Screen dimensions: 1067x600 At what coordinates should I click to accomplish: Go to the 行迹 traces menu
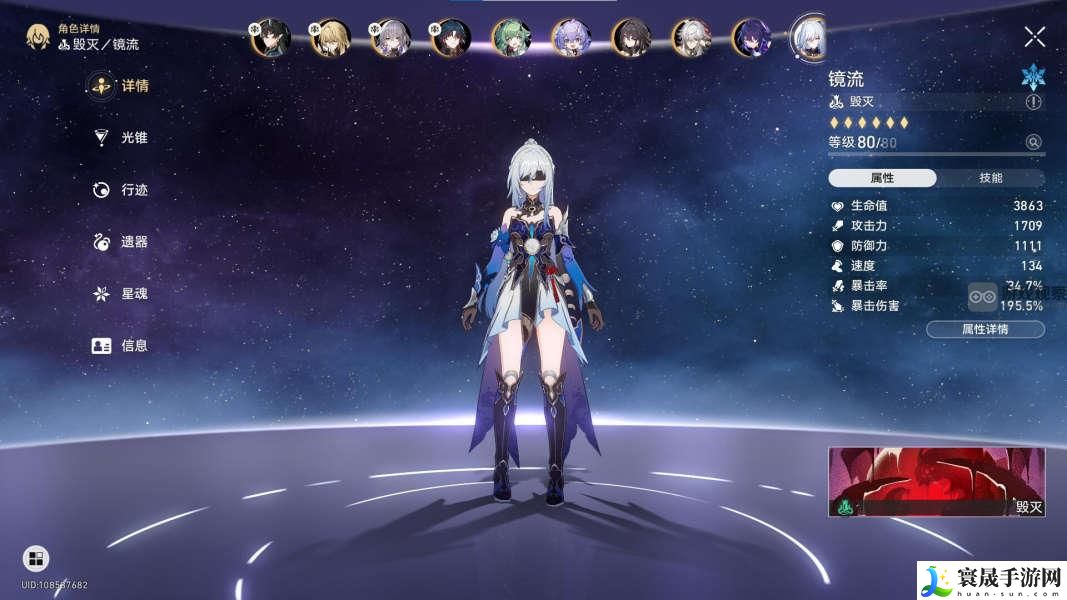click(121, 190)
